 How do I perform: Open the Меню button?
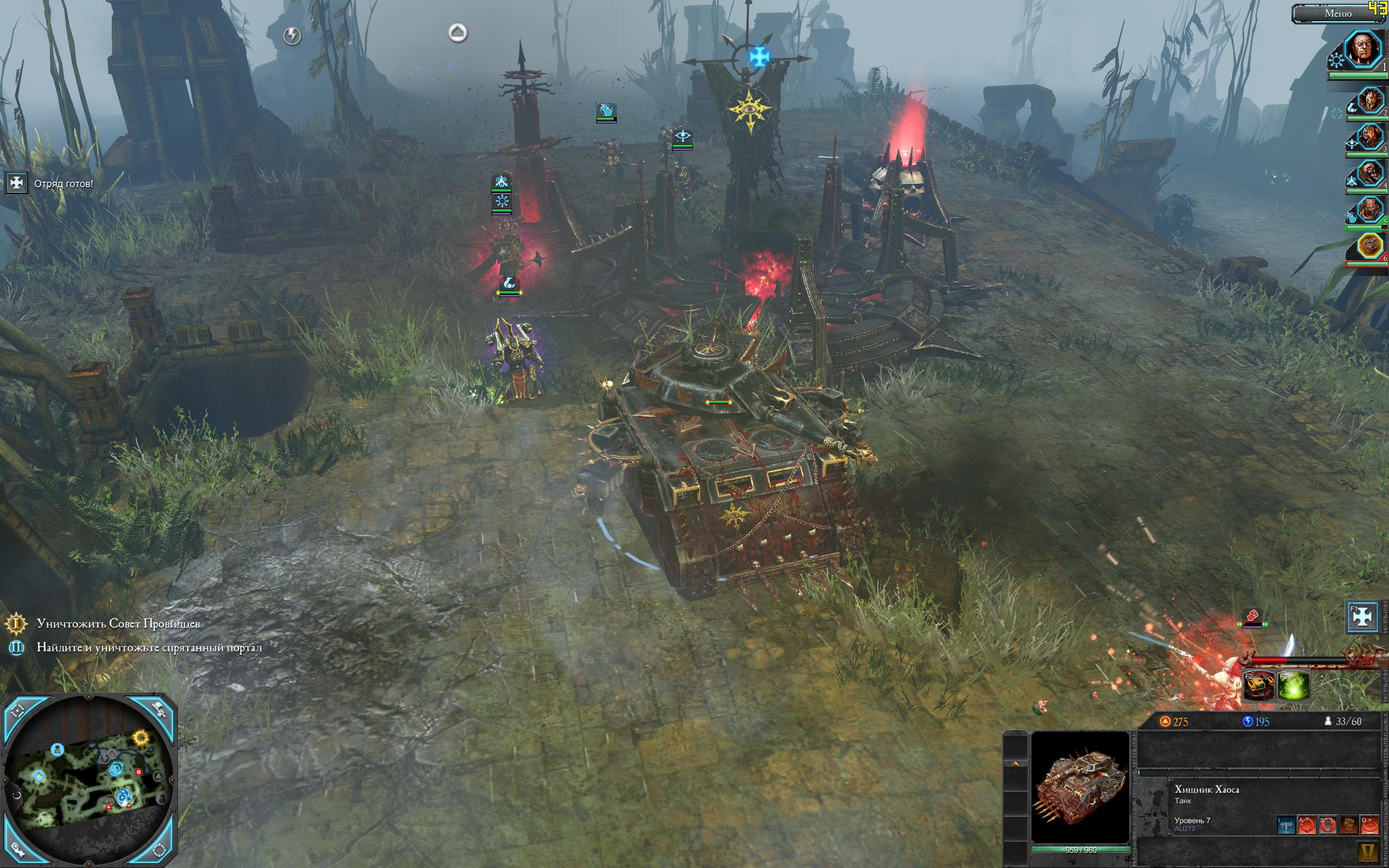pyautogui.click(x=1337, y=14)
